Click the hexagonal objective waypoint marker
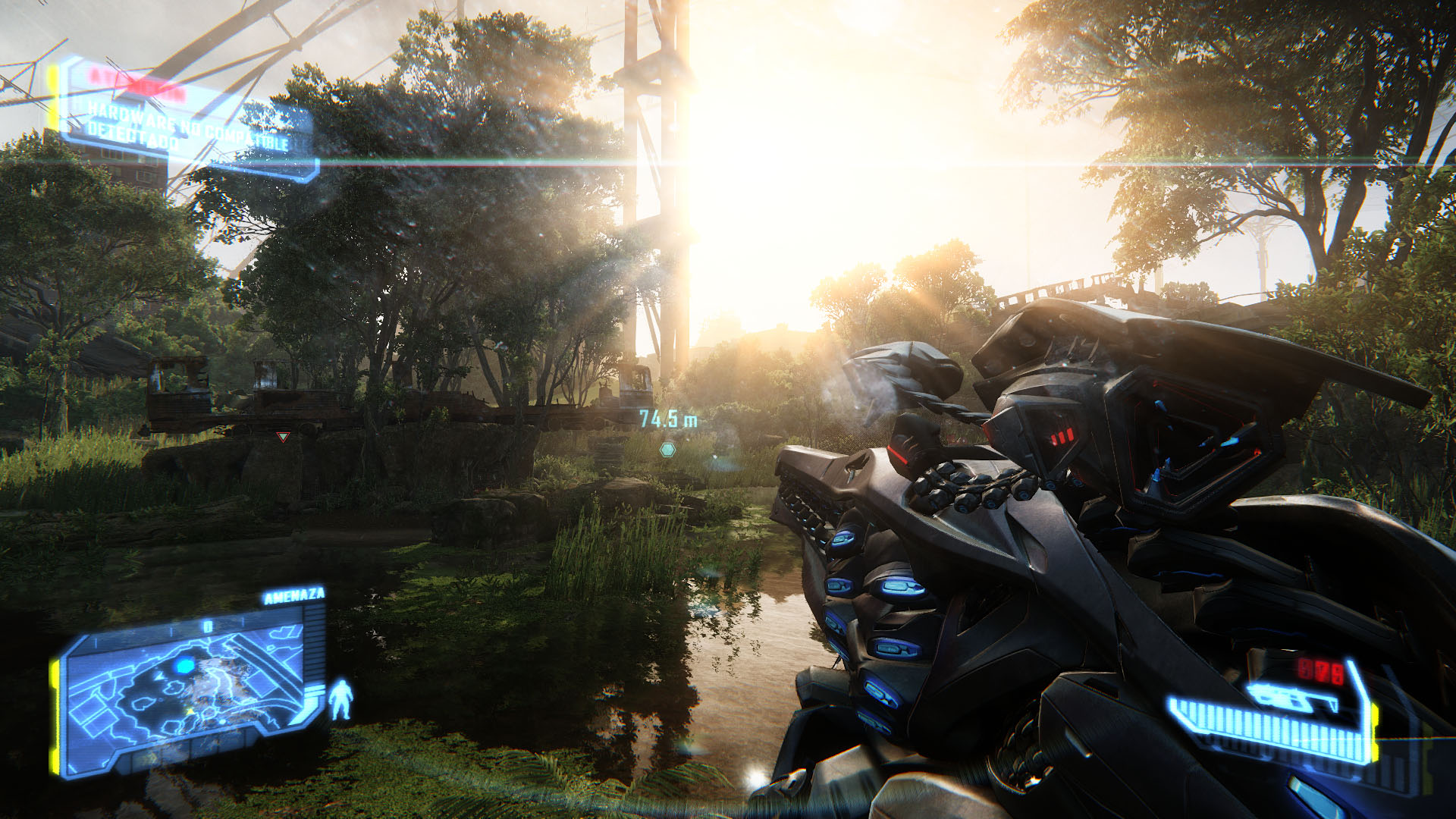This screenshot has width=1456, height=819. [x=667, y=450]
